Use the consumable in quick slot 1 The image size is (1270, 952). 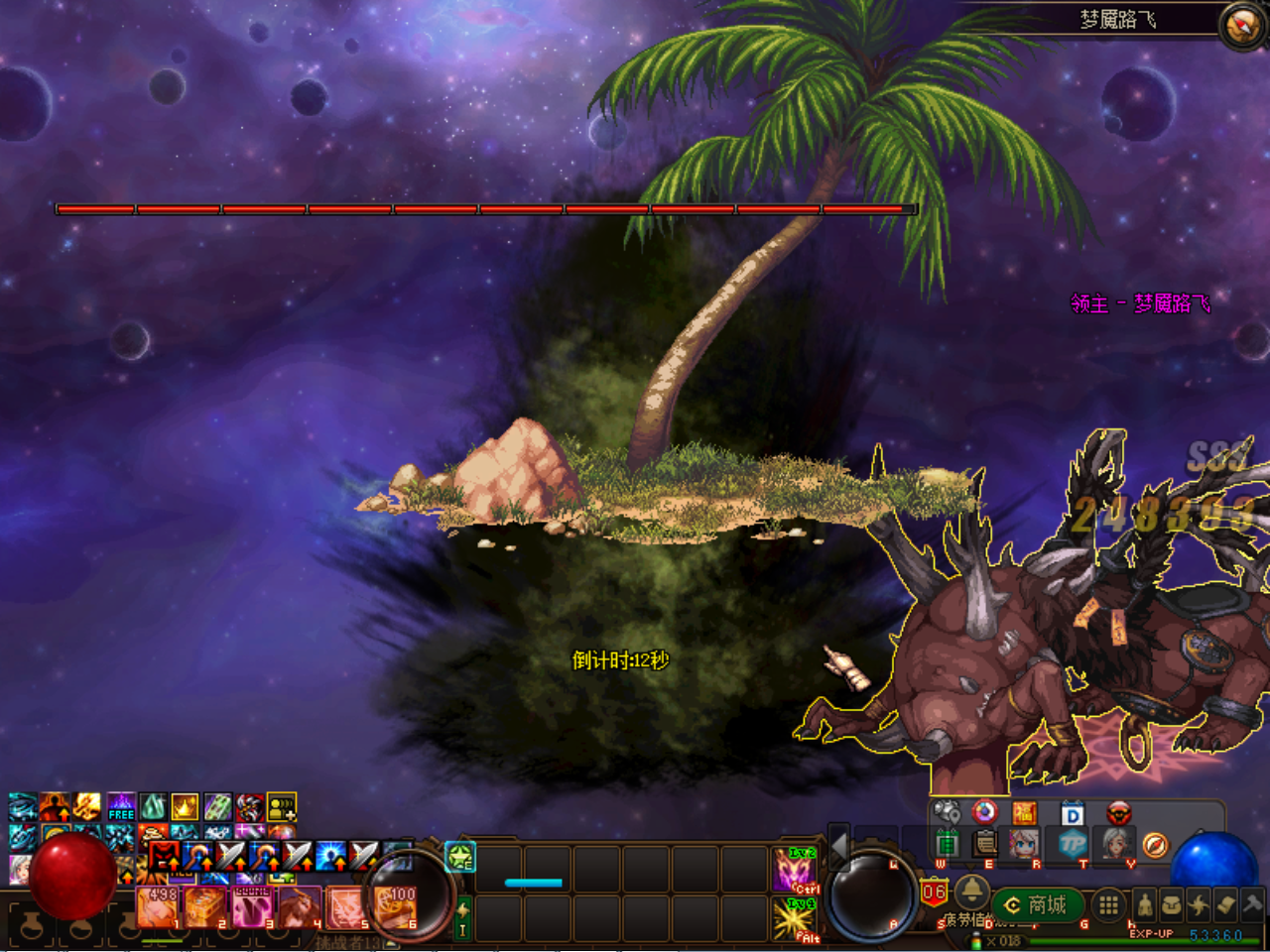(x=158, y=906)
